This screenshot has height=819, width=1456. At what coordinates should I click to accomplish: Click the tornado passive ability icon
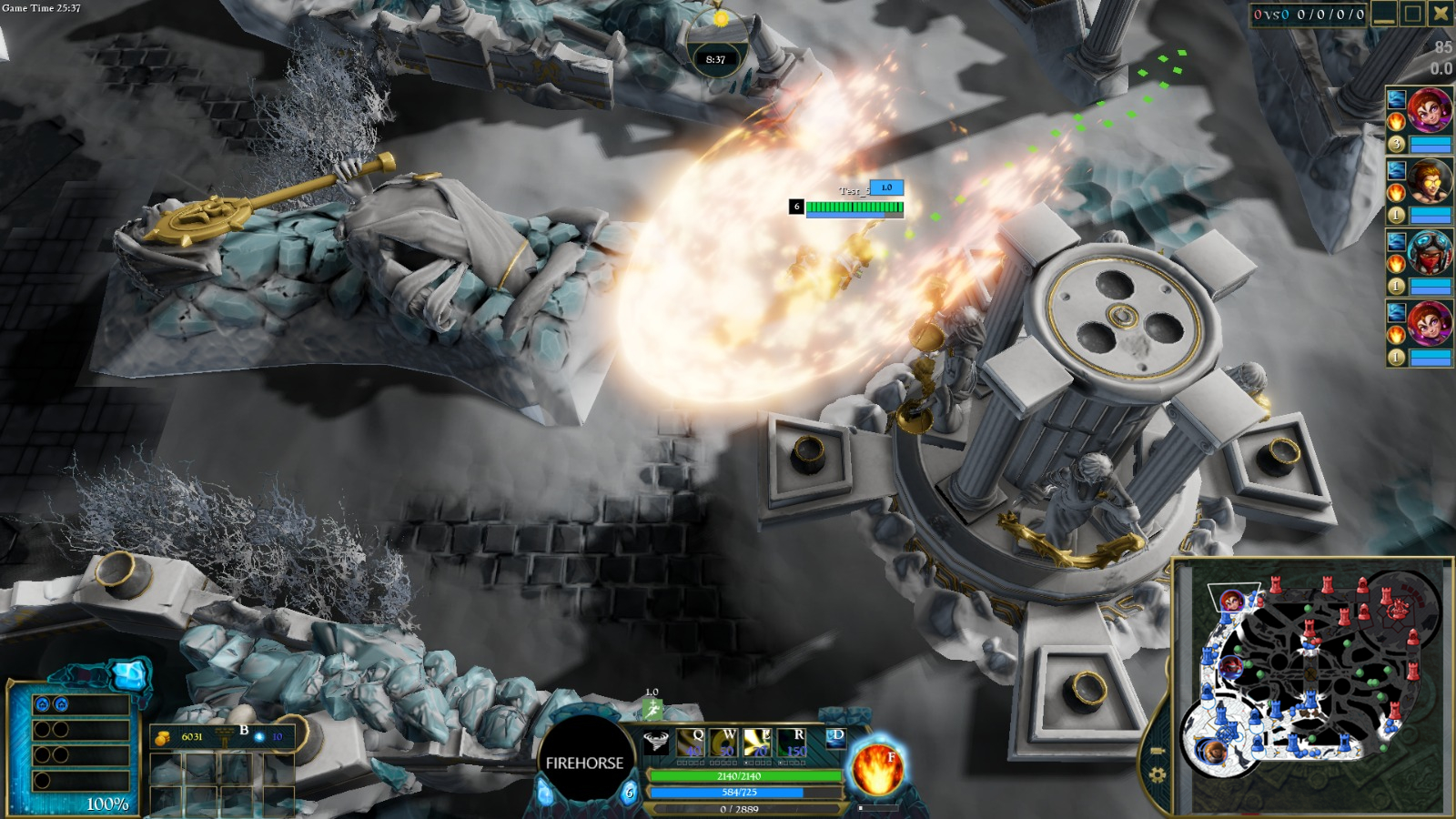tap(656, 742)
